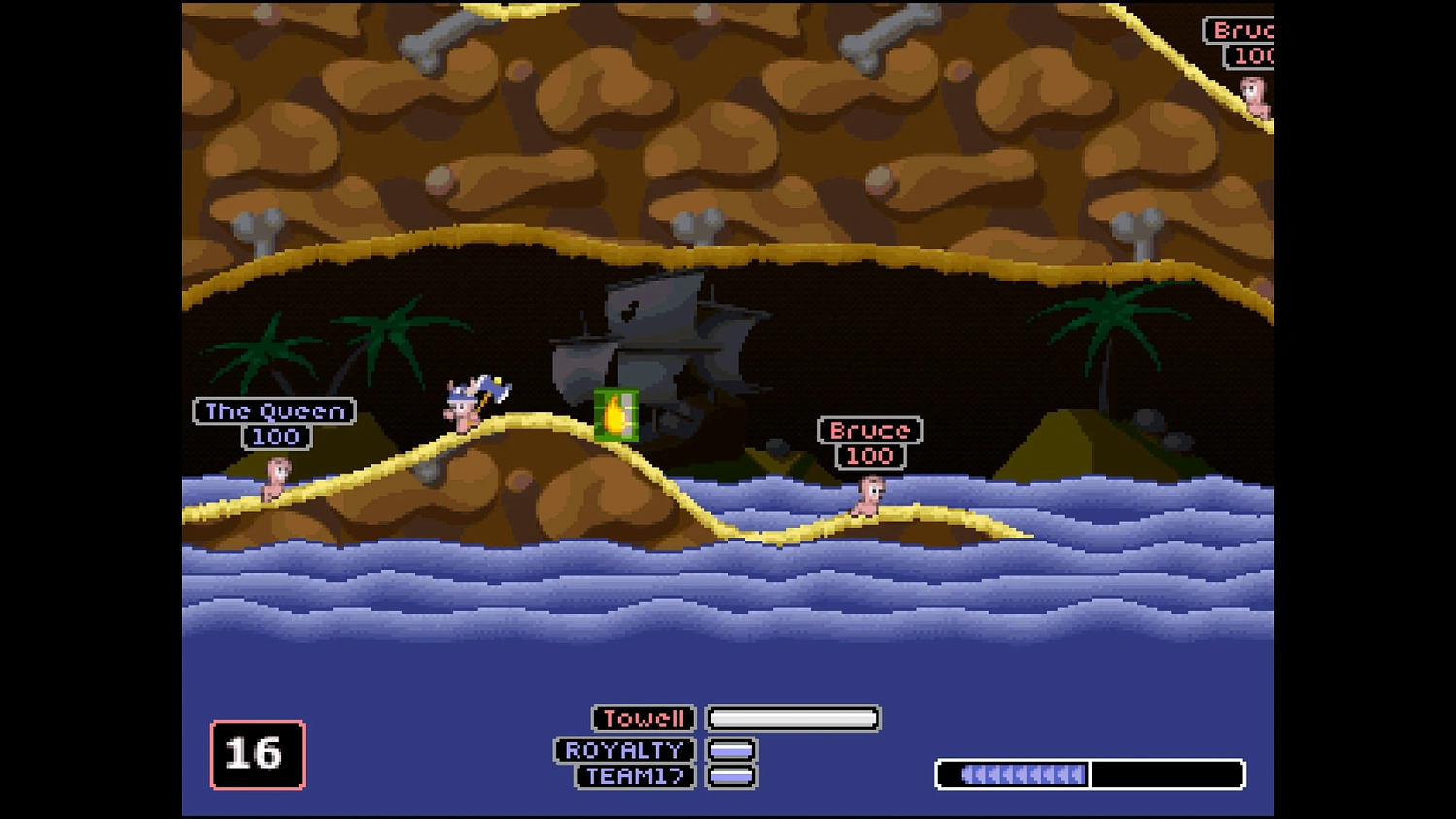Click Bruce's 100 health indicator
The height and width of the screenshot is (819, 1456).
(x=869, y=456)
